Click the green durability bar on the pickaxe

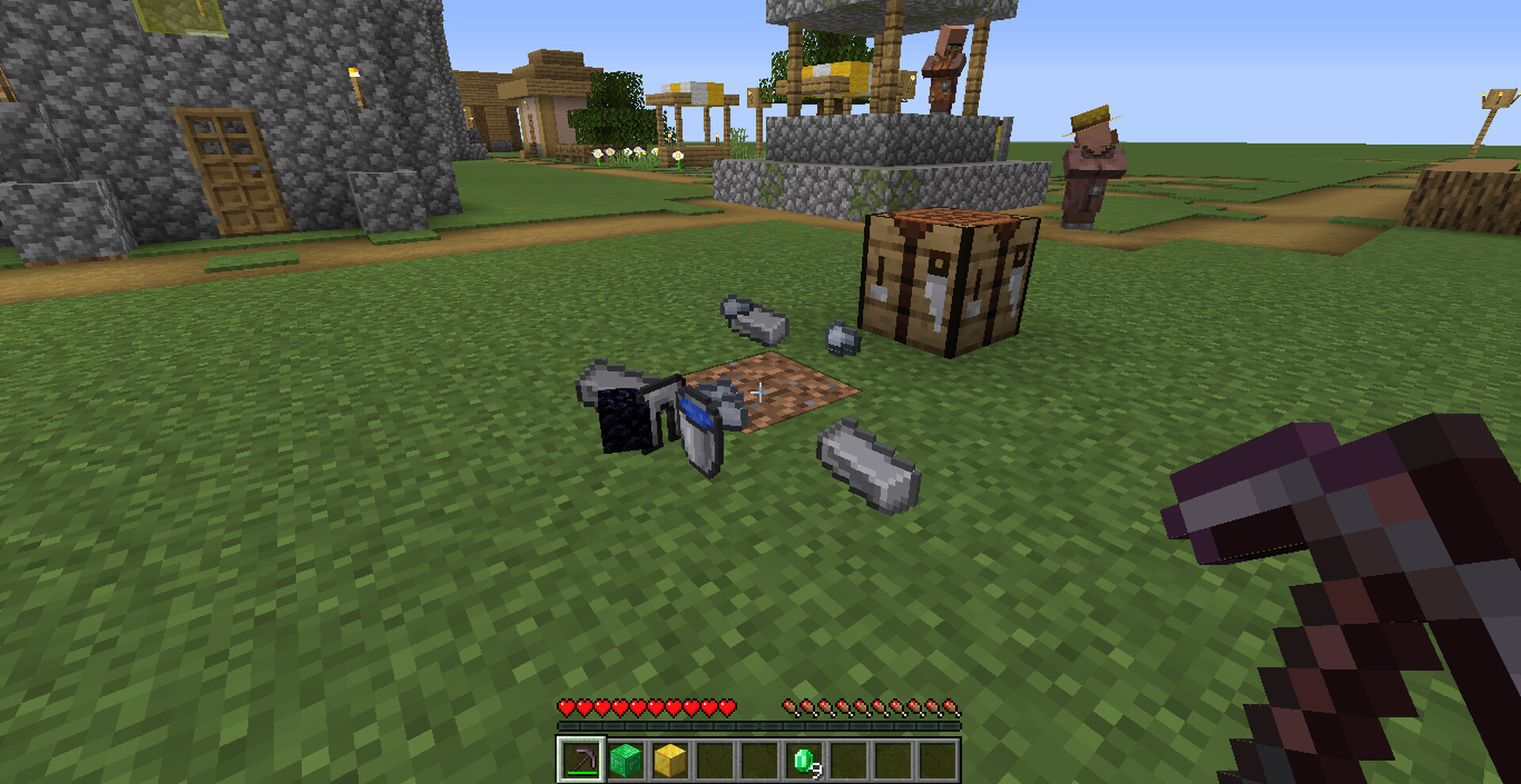(582, 774)
